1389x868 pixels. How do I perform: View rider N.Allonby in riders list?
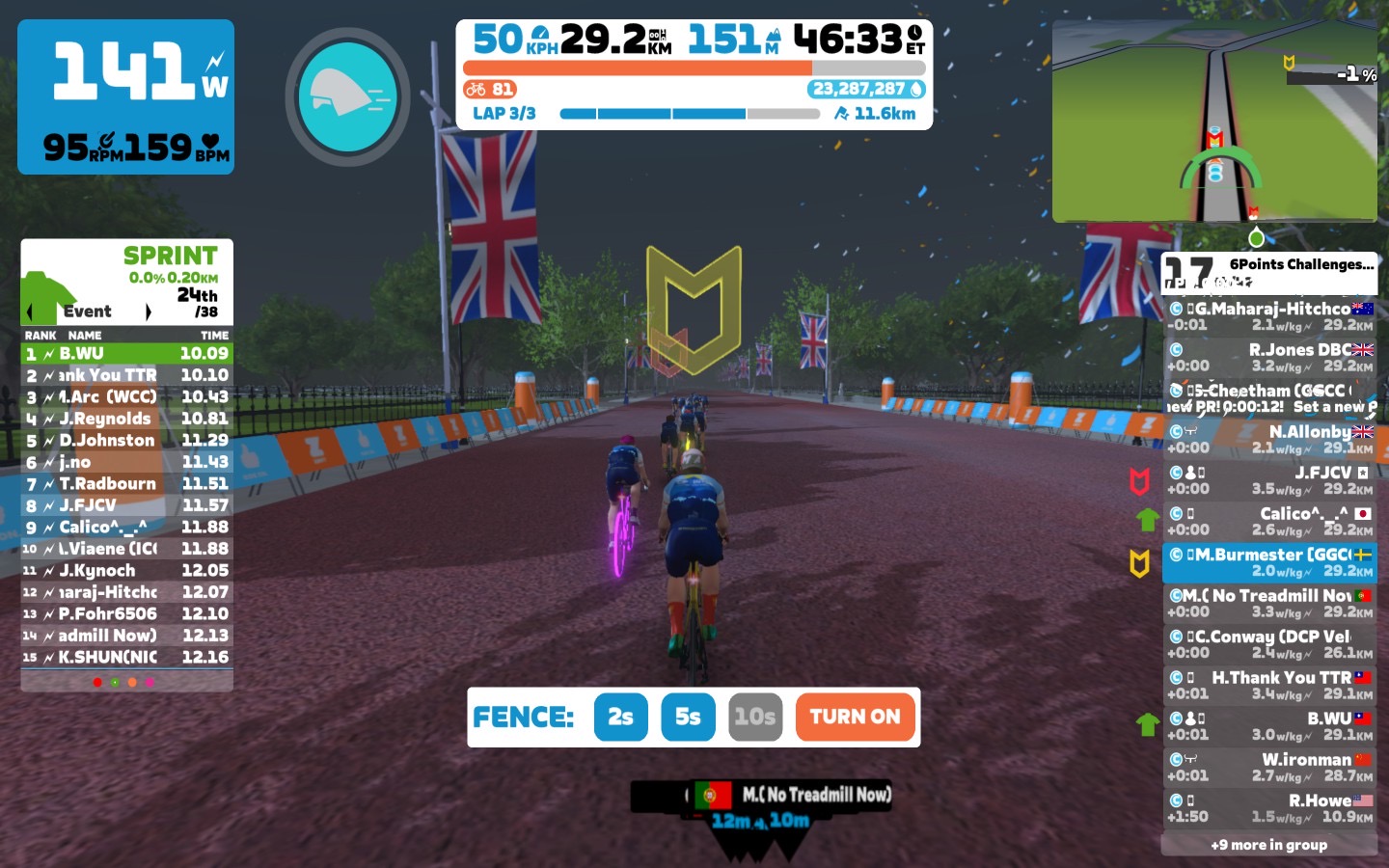(1269, 439)
